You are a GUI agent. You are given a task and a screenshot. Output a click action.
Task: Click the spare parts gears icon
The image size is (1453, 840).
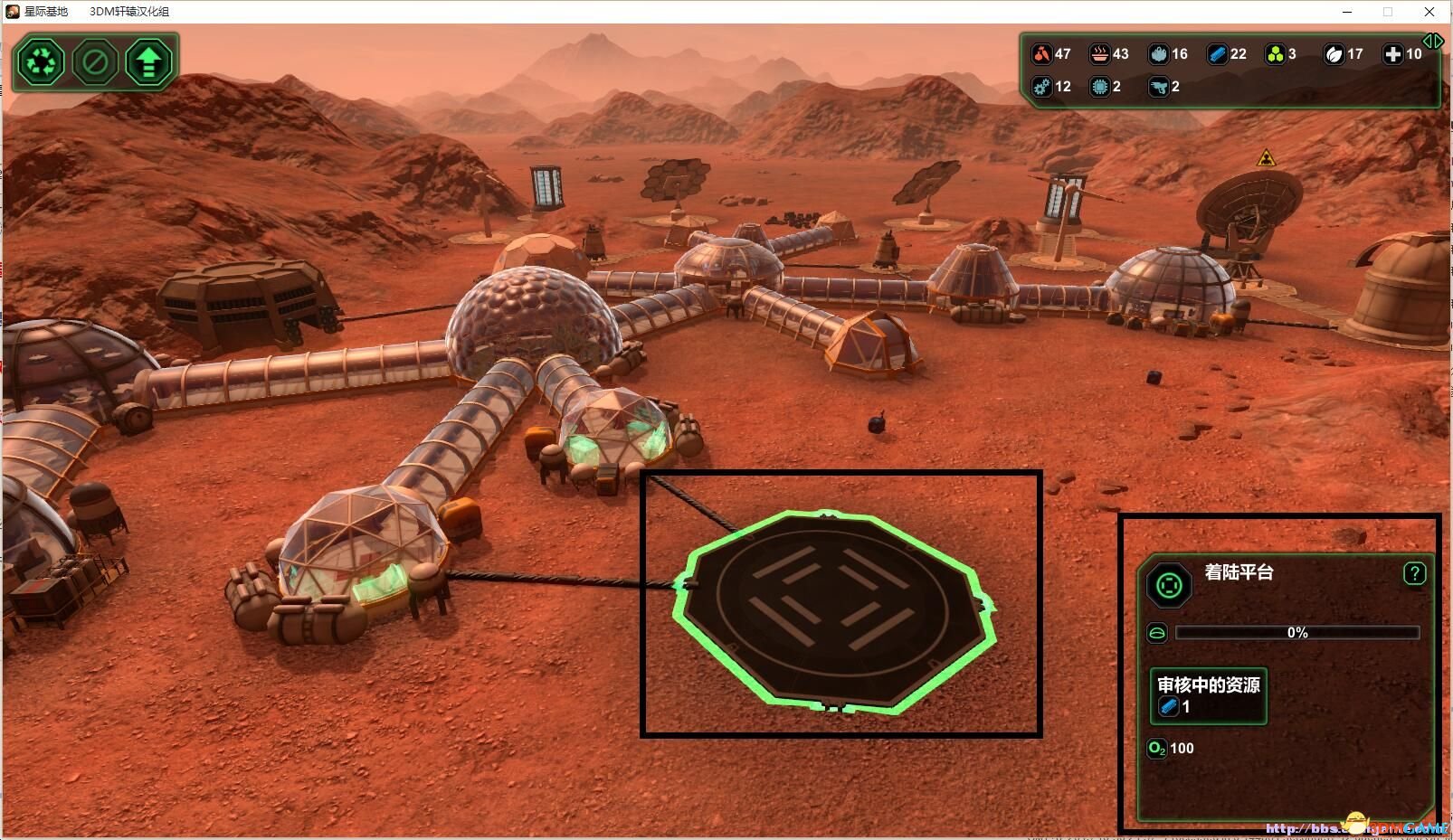(1042, 87)
